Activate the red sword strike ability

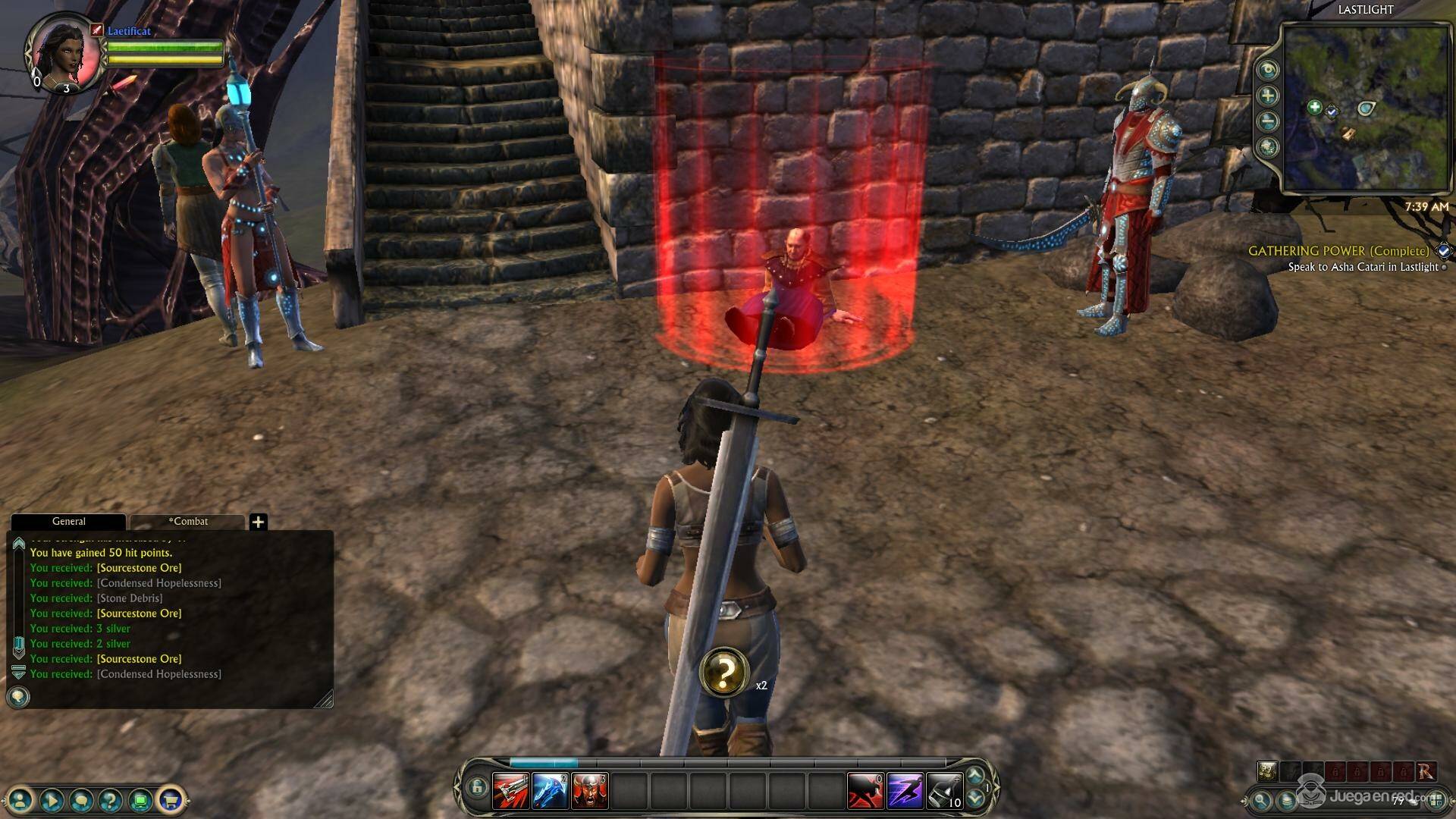(x=510, y=791)
